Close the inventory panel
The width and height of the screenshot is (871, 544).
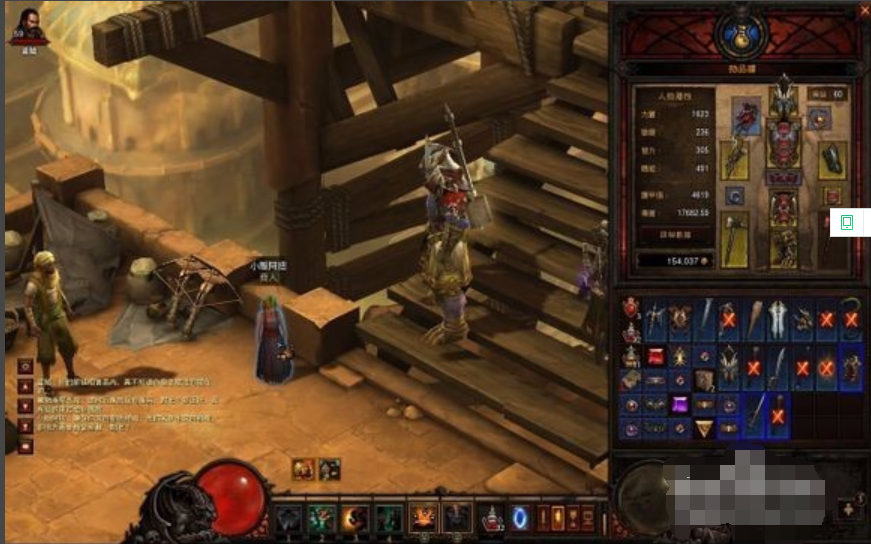(x=864, y=11)
